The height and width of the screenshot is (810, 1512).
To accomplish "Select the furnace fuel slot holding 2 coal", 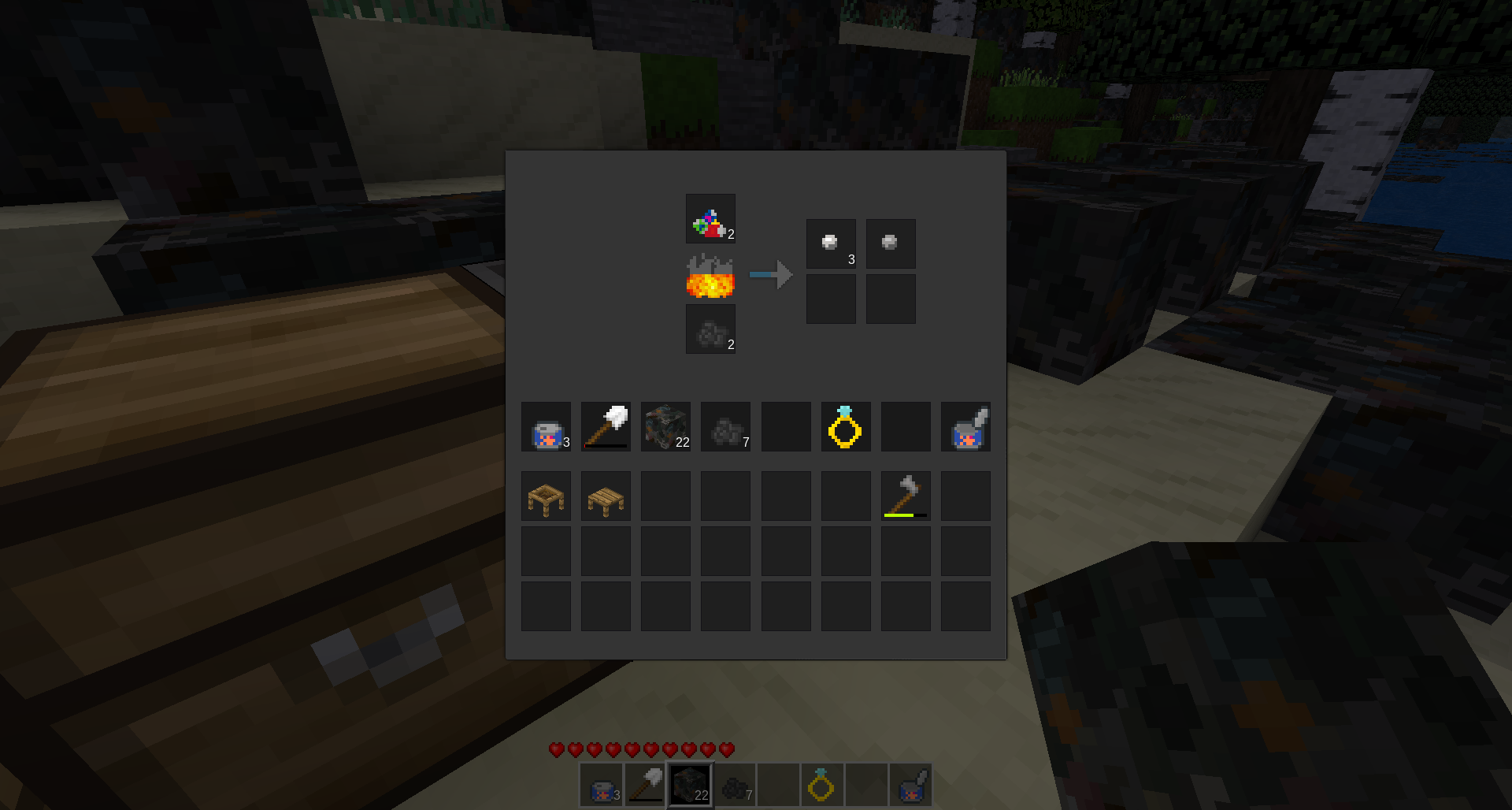I will (710, 329).
